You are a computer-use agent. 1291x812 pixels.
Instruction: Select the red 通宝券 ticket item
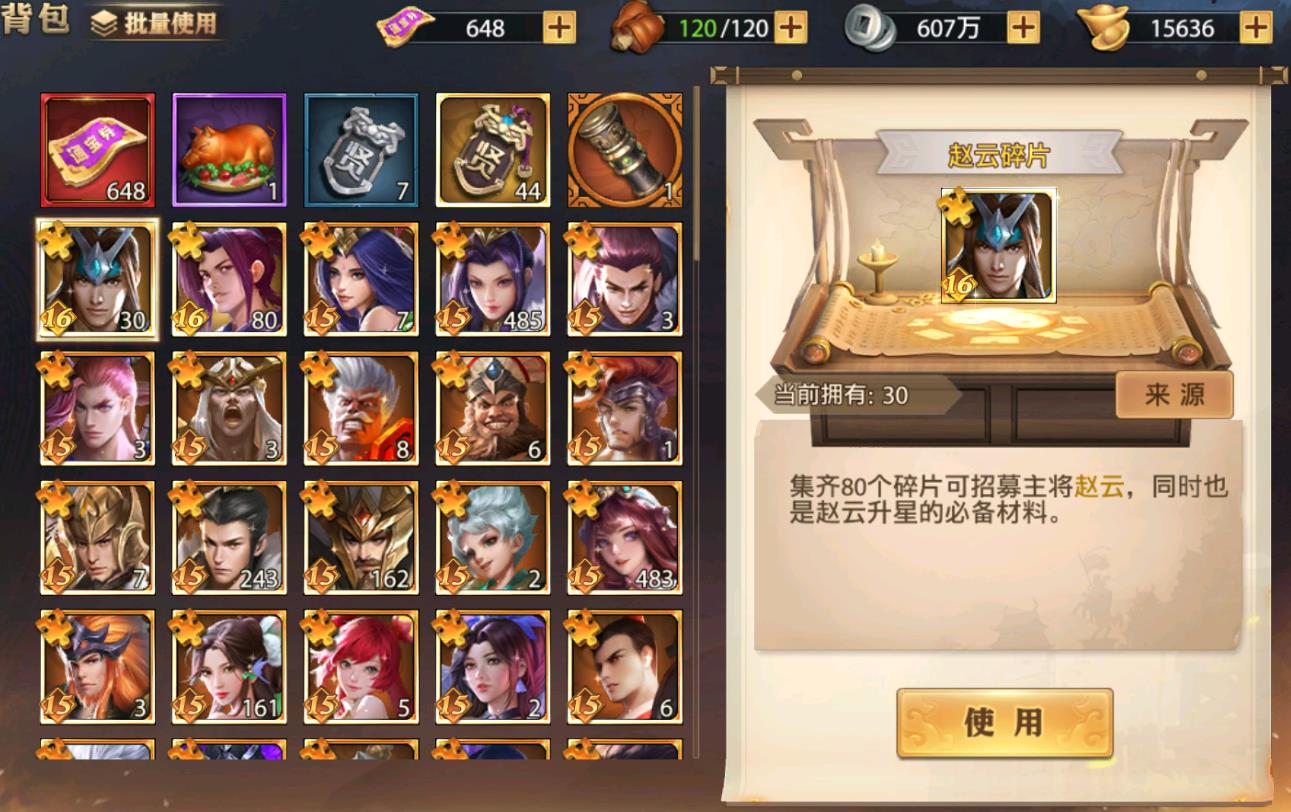click(x=97, y=148)
